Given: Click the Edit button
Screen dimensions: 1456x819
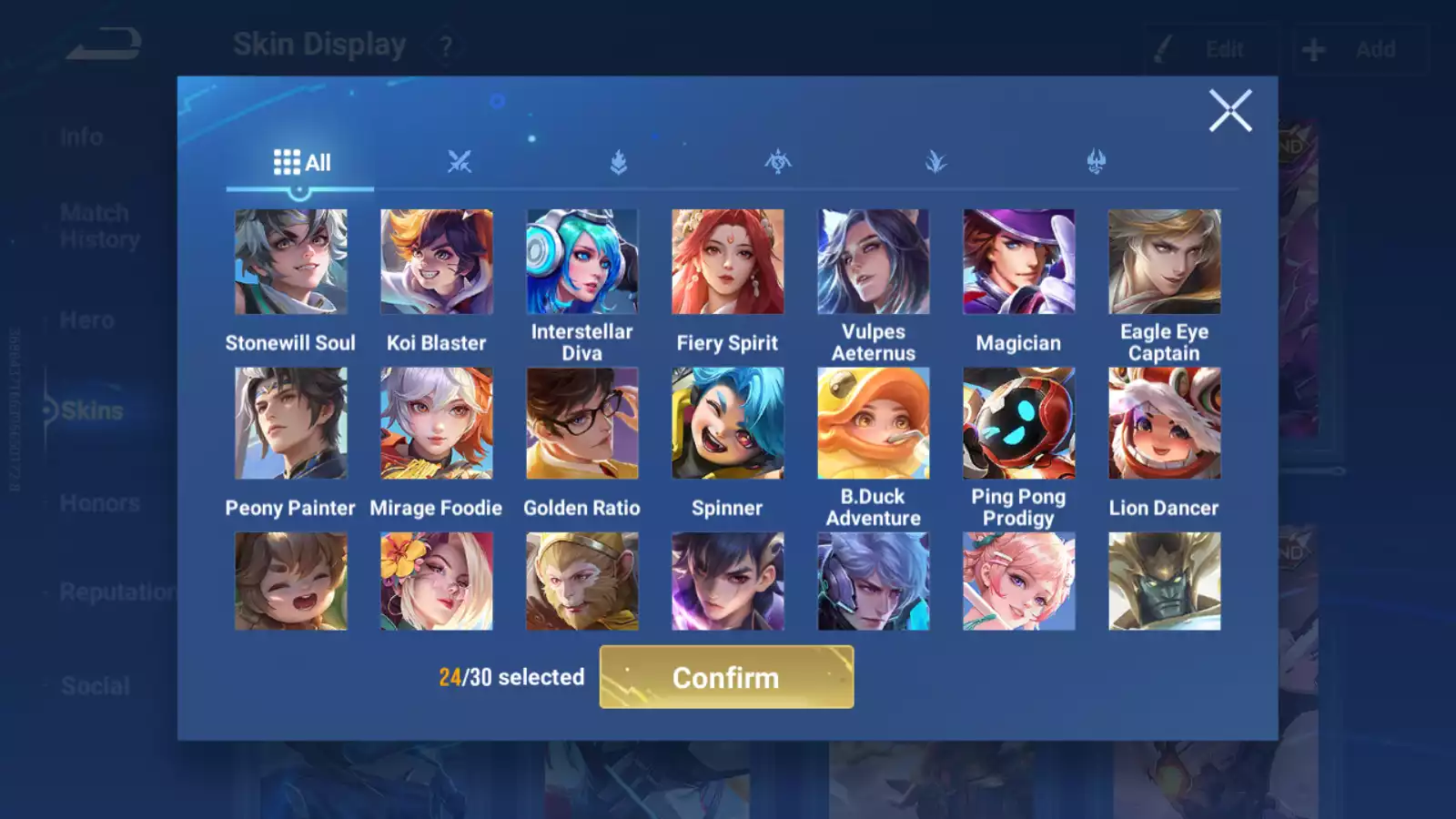Looking at the screenshot, I should [1203, 50].
